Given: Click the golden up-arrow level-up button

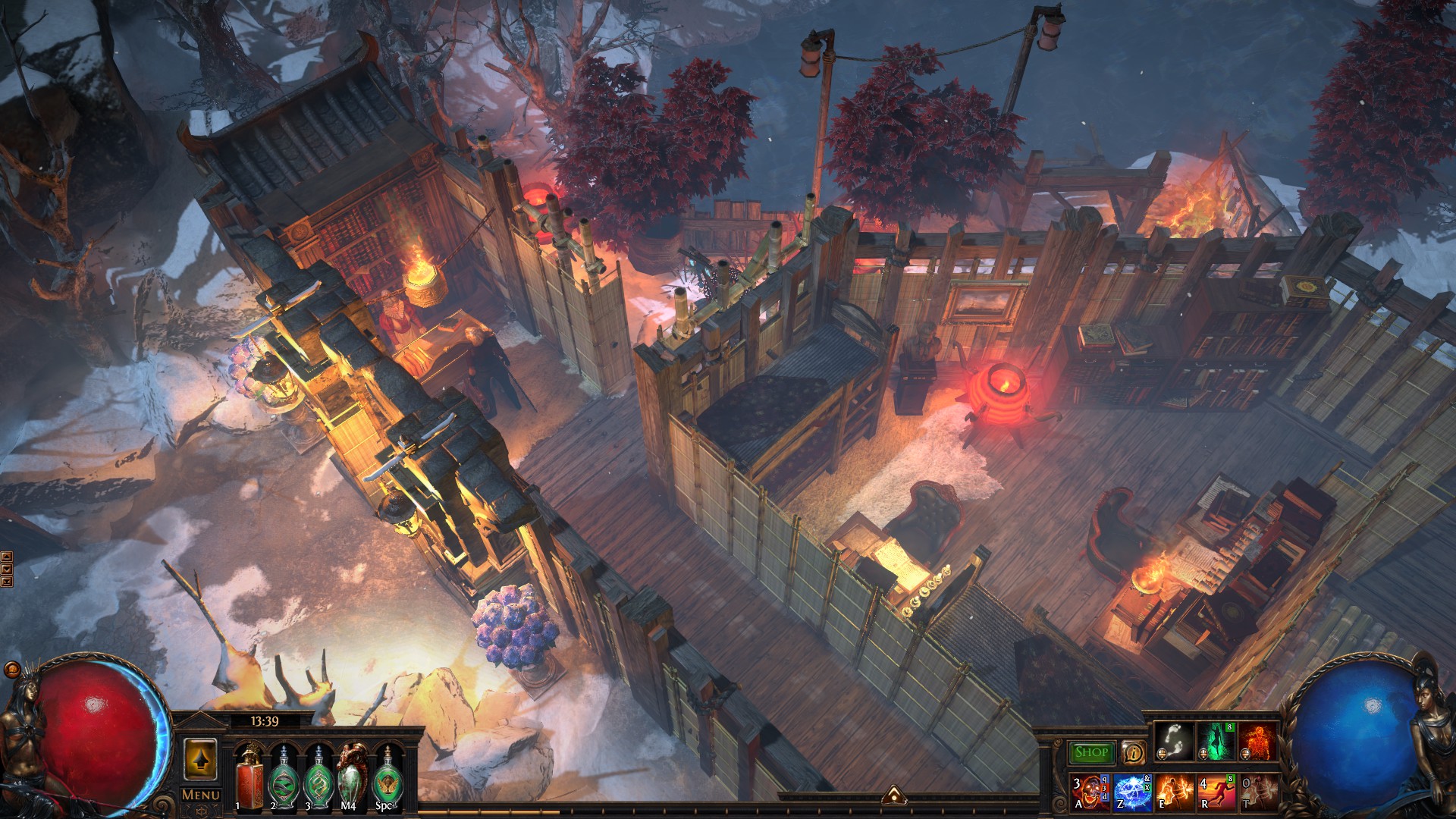Looking at the screenshot, I should tap(201, 758).
